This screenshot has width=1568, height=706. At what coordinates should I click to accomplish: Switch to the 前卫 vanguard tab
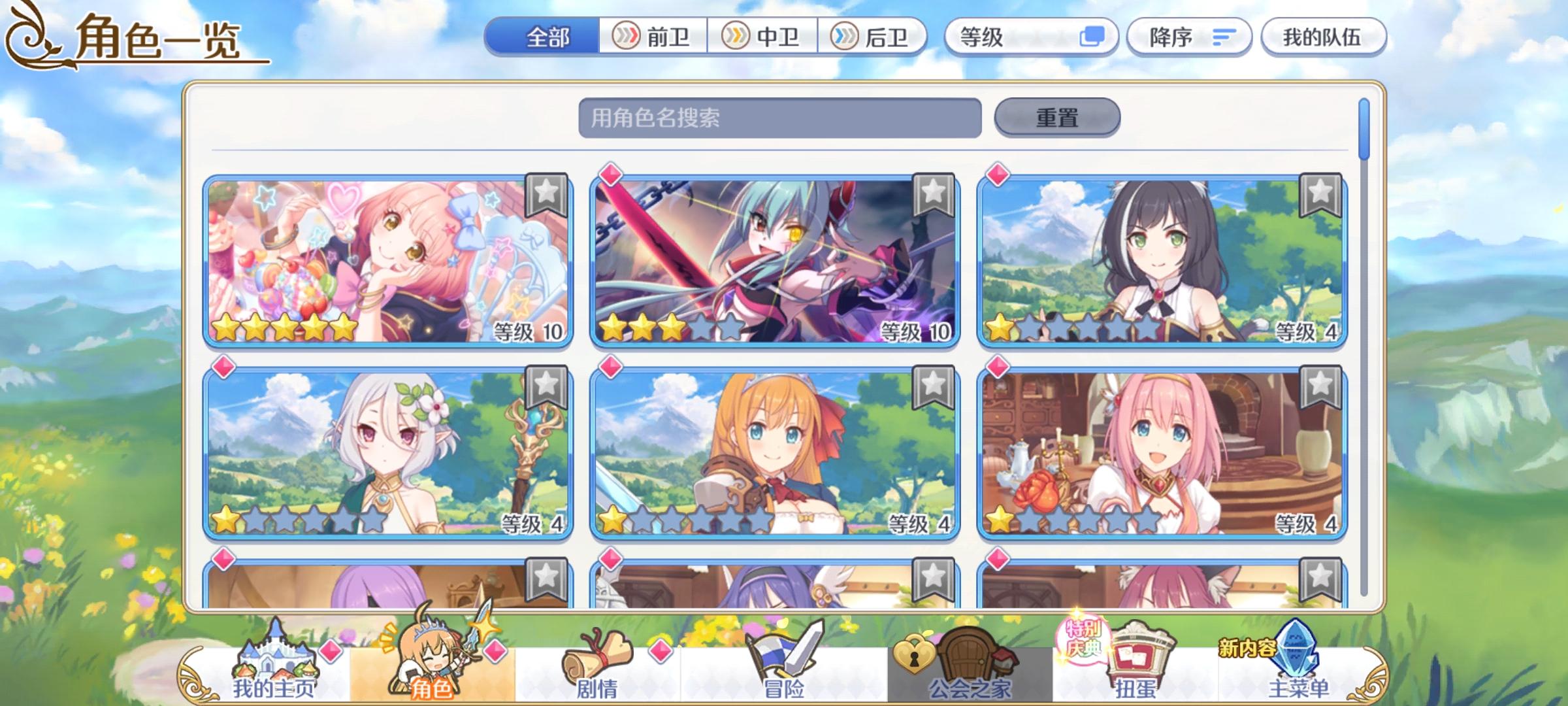coord(655,37)
